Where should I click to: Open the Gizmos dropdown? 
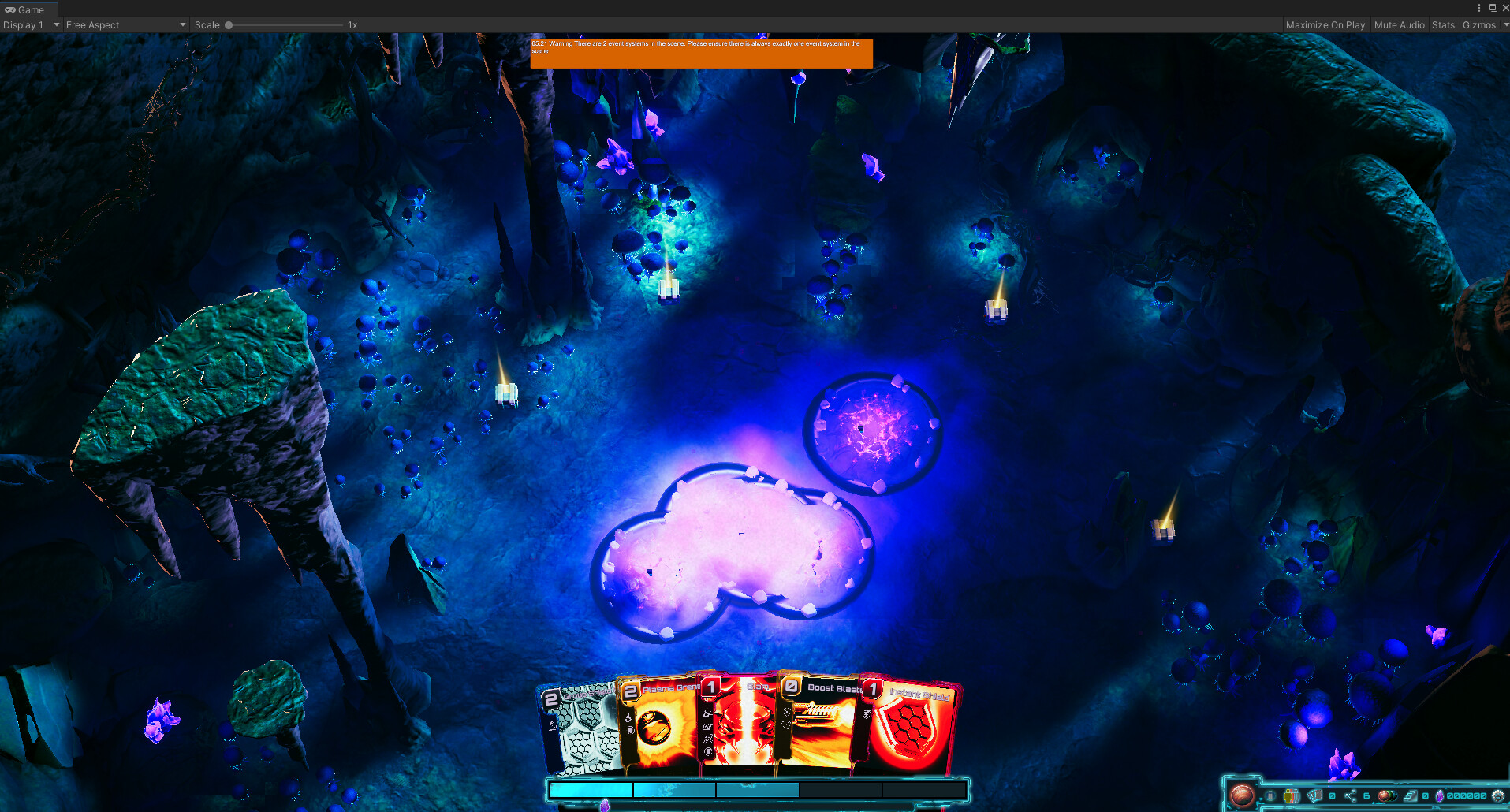(x=1482, y=24)
